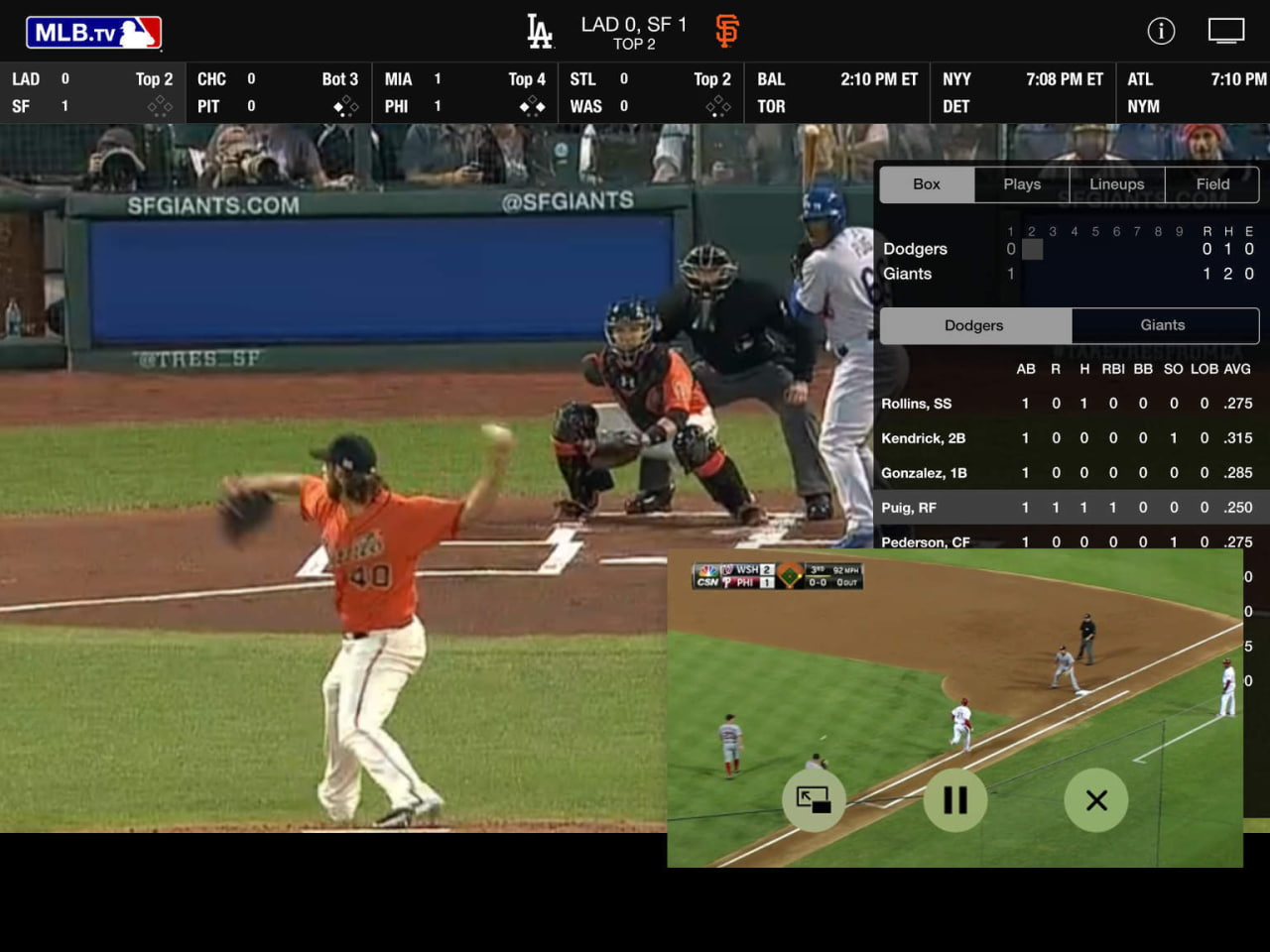The image size is (1270, 952).
Task: Switch to the Field tab
Action: pyautogui.click(x=1211, y=184)
